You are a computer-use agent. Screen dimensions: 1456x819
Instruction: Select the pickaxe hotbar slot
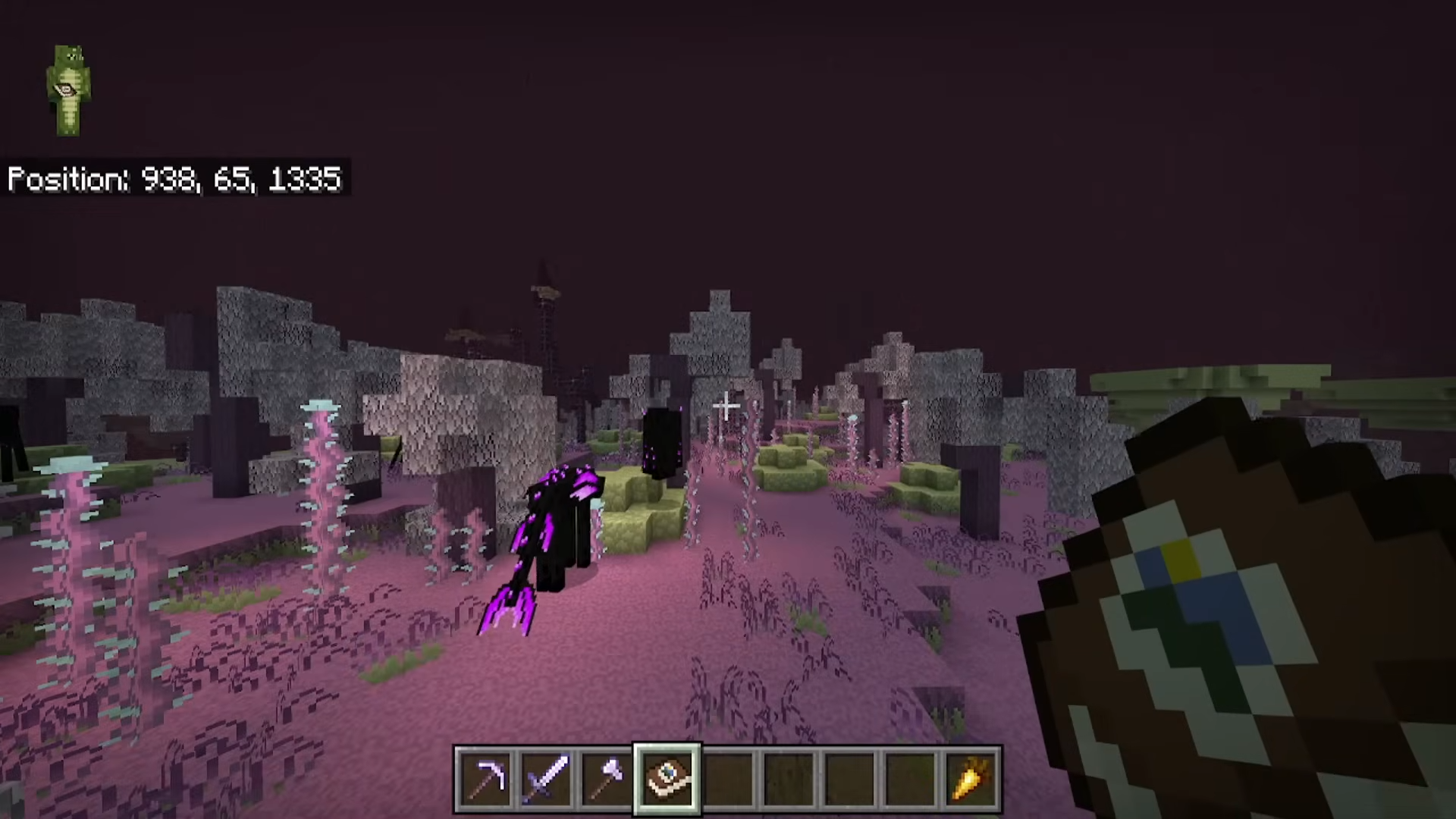click(485, 779)
